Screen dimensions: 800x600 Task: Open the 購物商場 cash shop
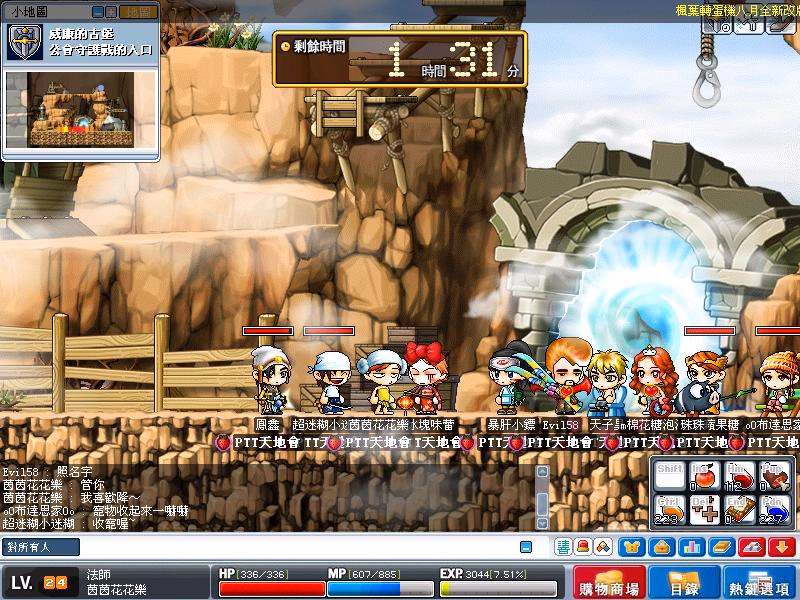click(x=609, y=582)
